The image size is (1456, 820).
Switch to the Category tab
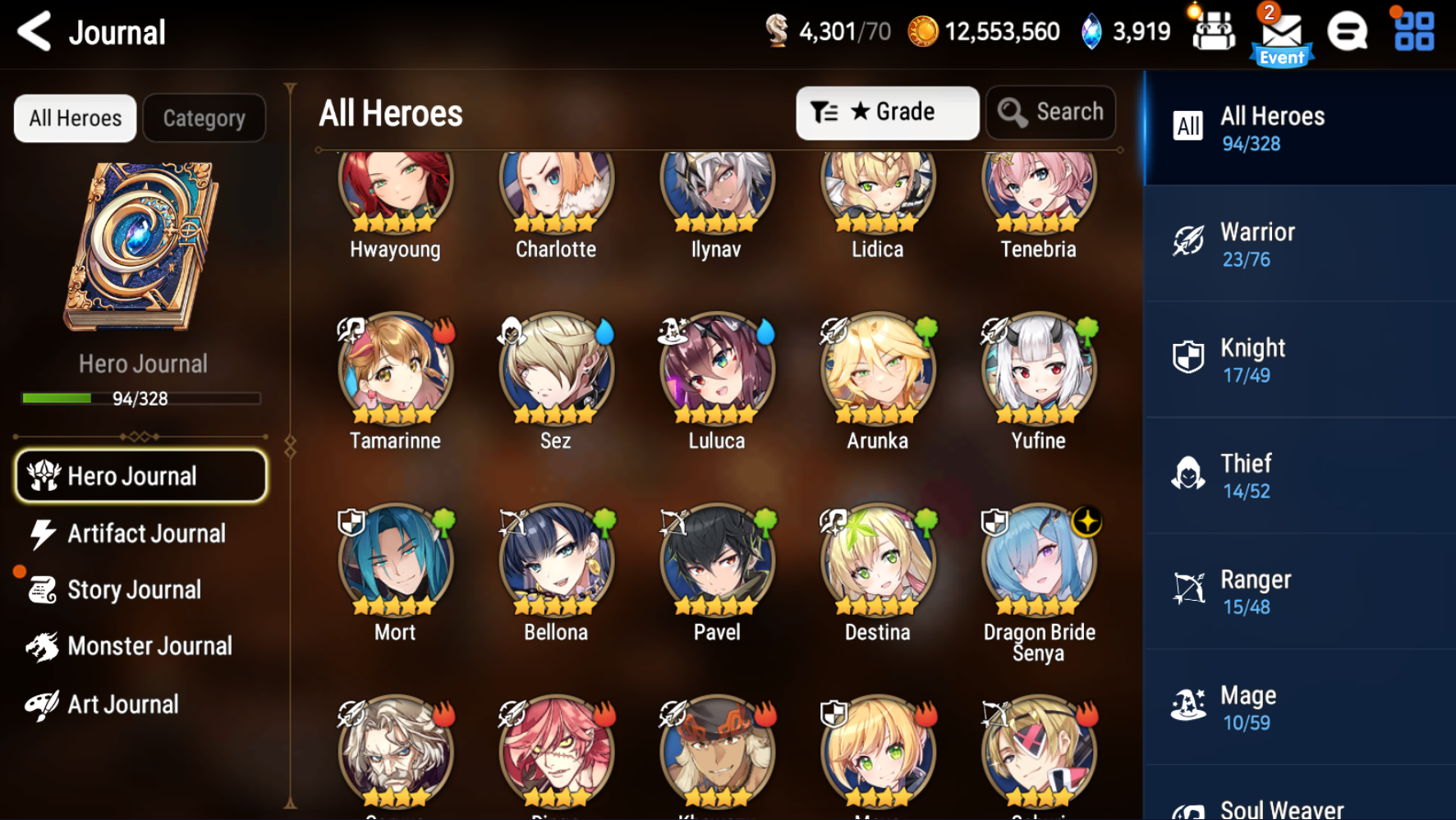click(x=204, y=117)
